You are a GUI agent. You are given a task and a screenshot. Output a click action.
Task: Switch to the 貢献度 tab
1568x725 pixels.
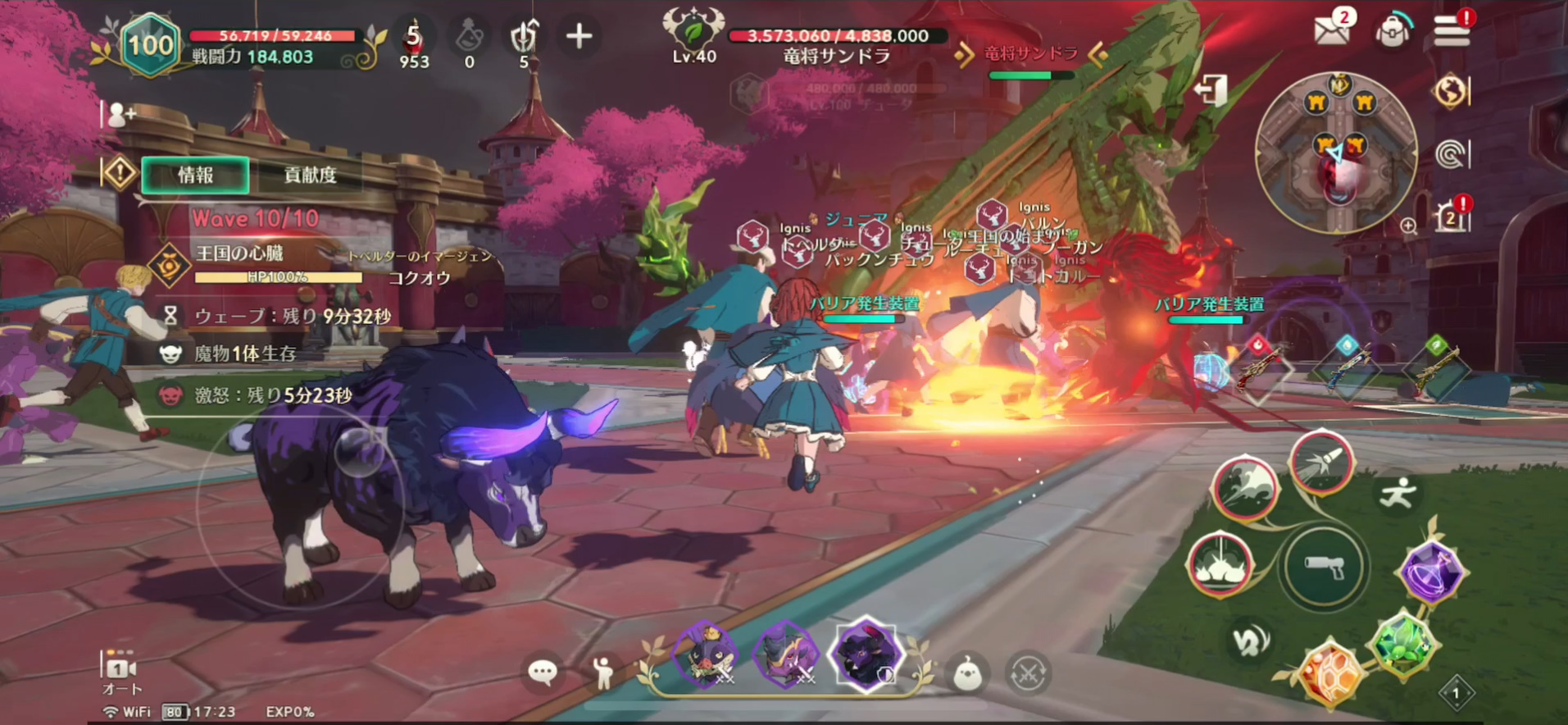(307, 175)
